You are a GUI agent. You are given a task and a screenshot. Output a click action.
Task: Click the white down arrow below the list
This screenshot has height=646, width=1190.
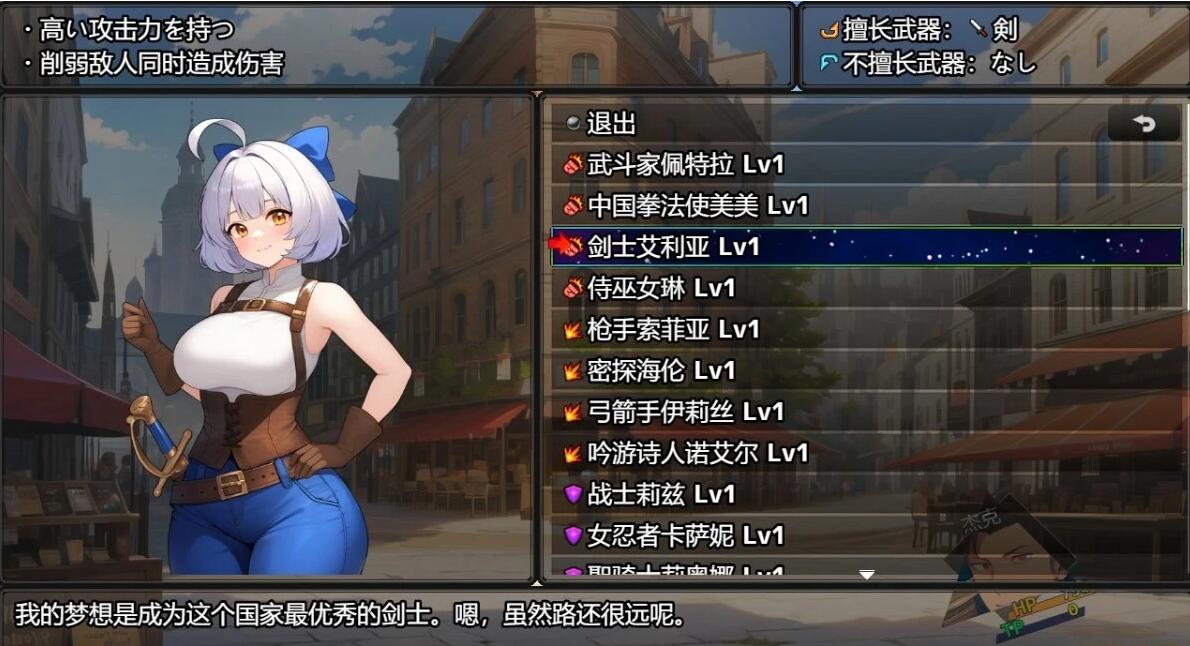click(867, 574)
